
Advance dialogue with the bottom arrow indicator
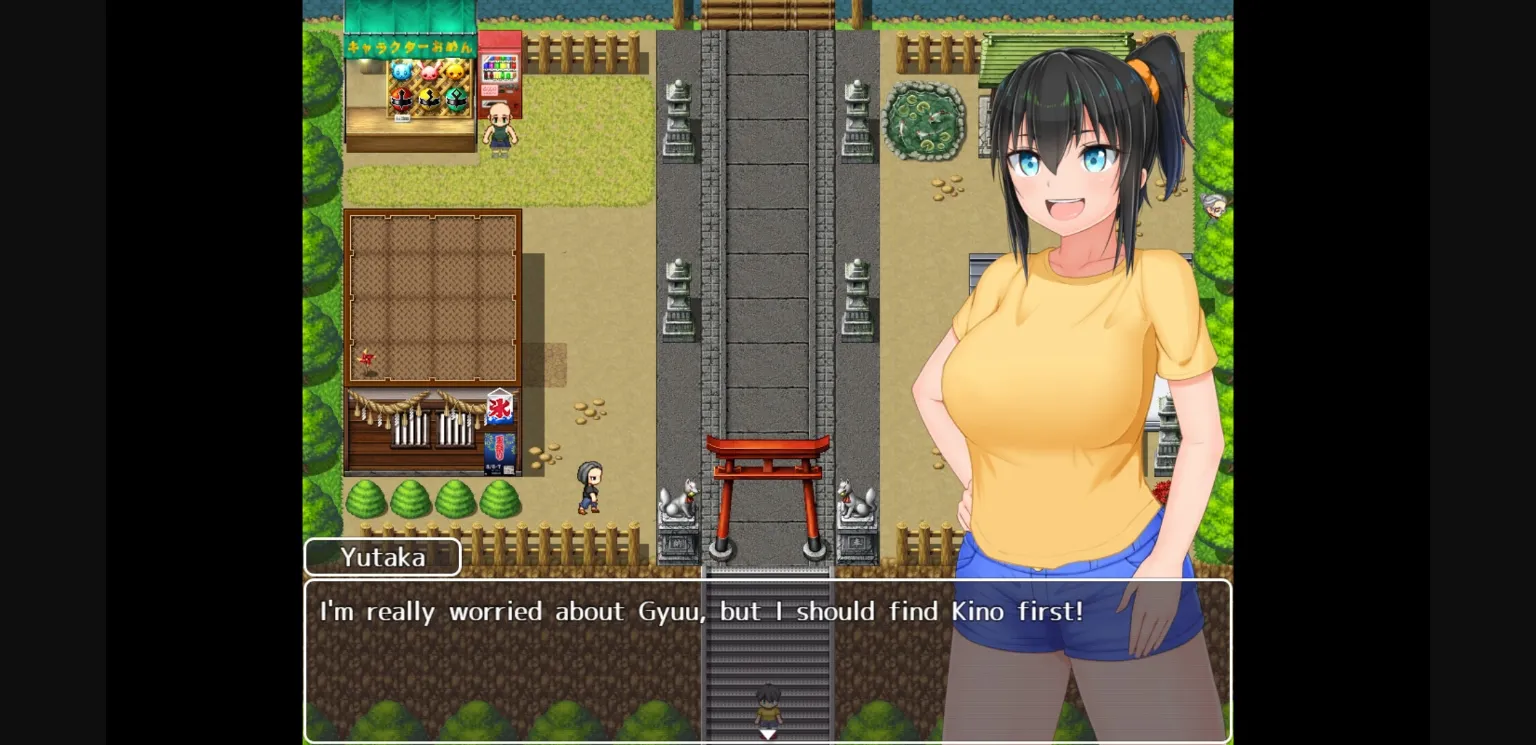click(x=767, y=733)
